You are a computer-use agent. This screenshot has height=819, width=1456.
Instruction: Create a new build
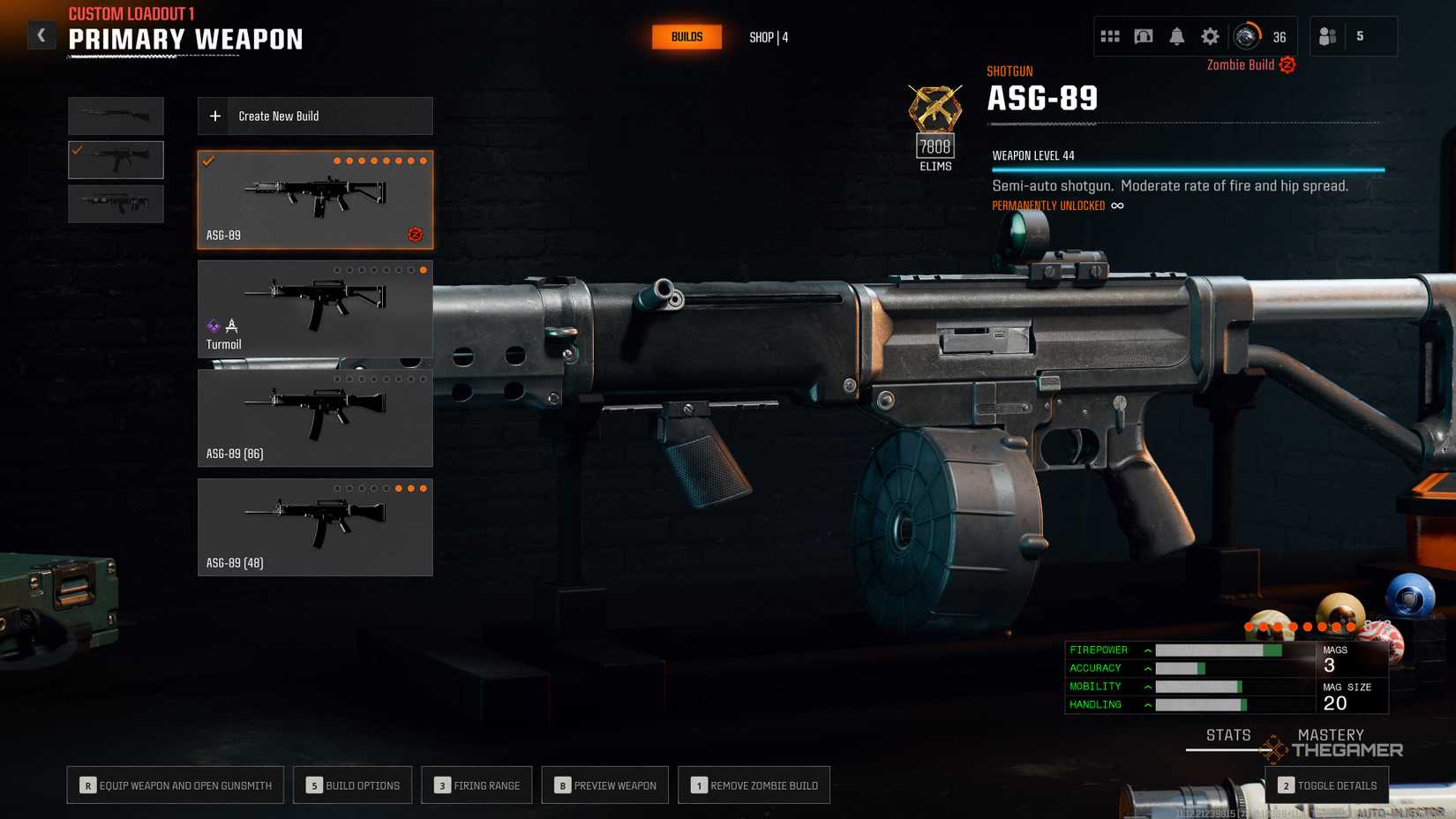click(315, 116)
